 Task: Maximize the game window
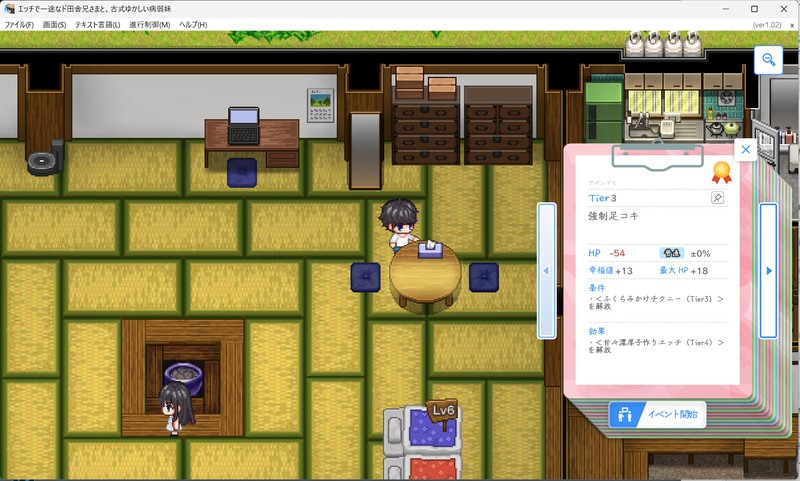(x=755, y=9)
